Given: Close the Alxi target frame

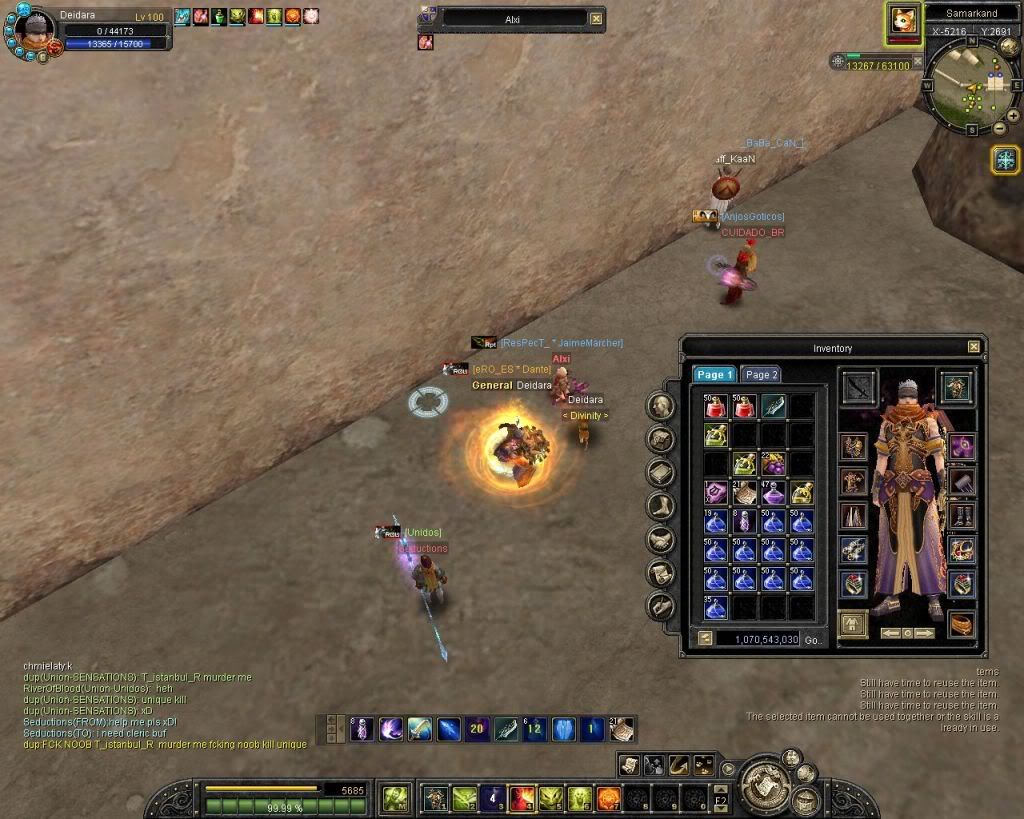Looking at the screenshot, I should coord(596,18).
